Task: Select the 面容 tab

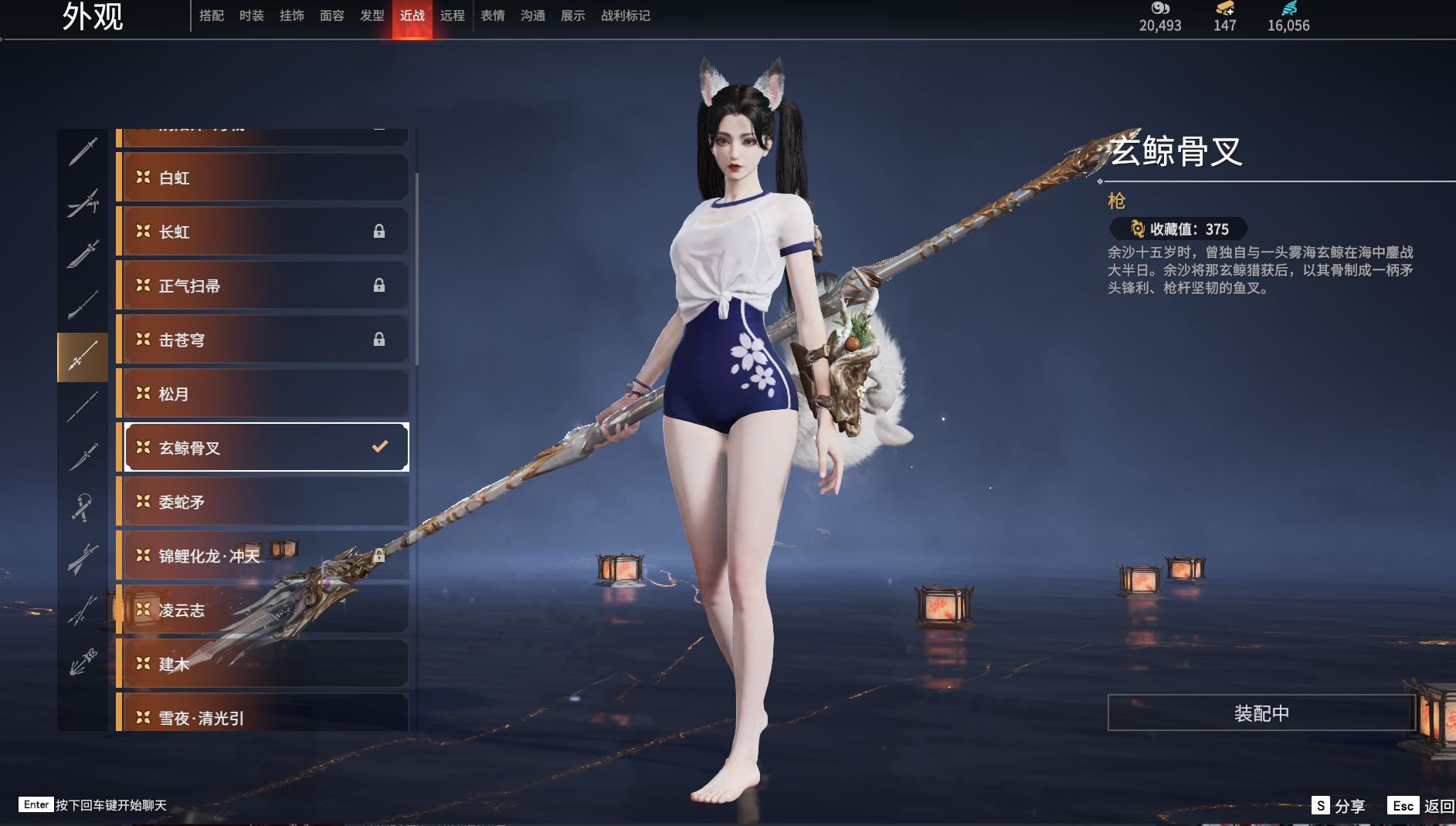Action: 332,15
